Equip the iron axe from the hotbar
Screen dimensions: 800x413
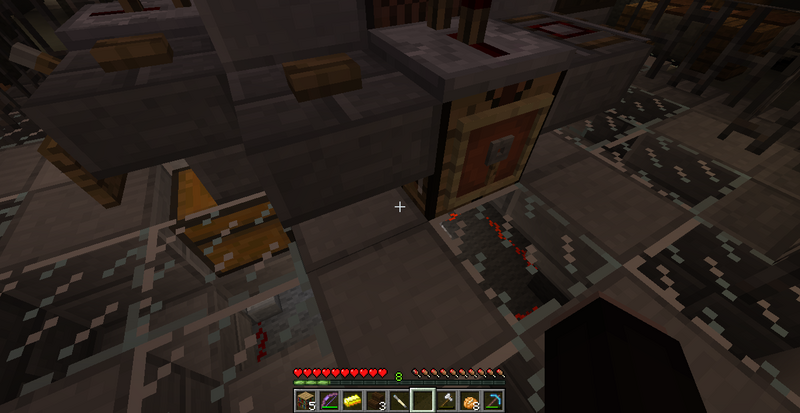445,400
